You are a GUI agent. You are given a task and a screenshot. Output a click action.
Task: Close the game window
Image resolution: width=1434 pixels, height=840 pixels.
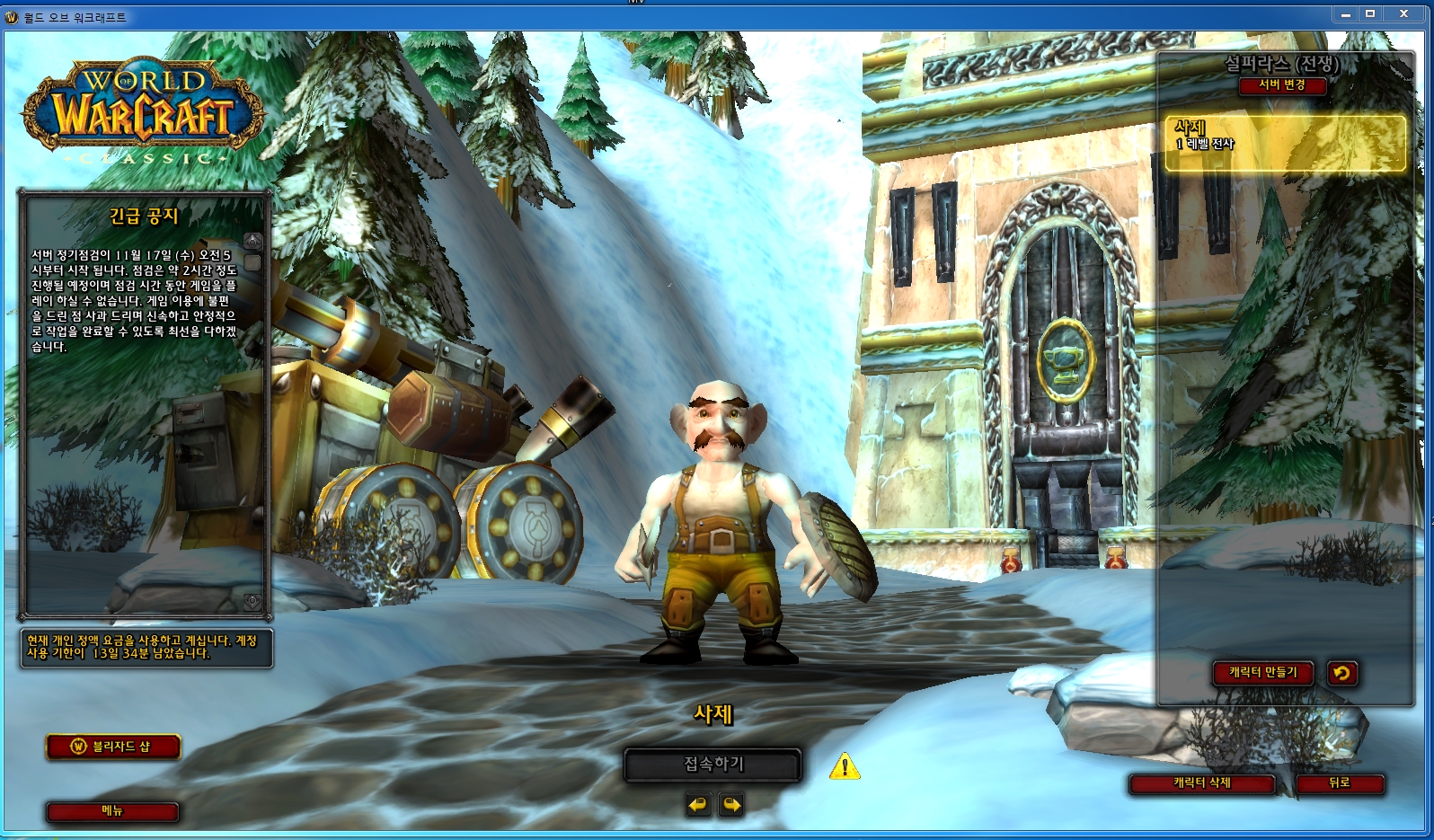(1403, 14)
